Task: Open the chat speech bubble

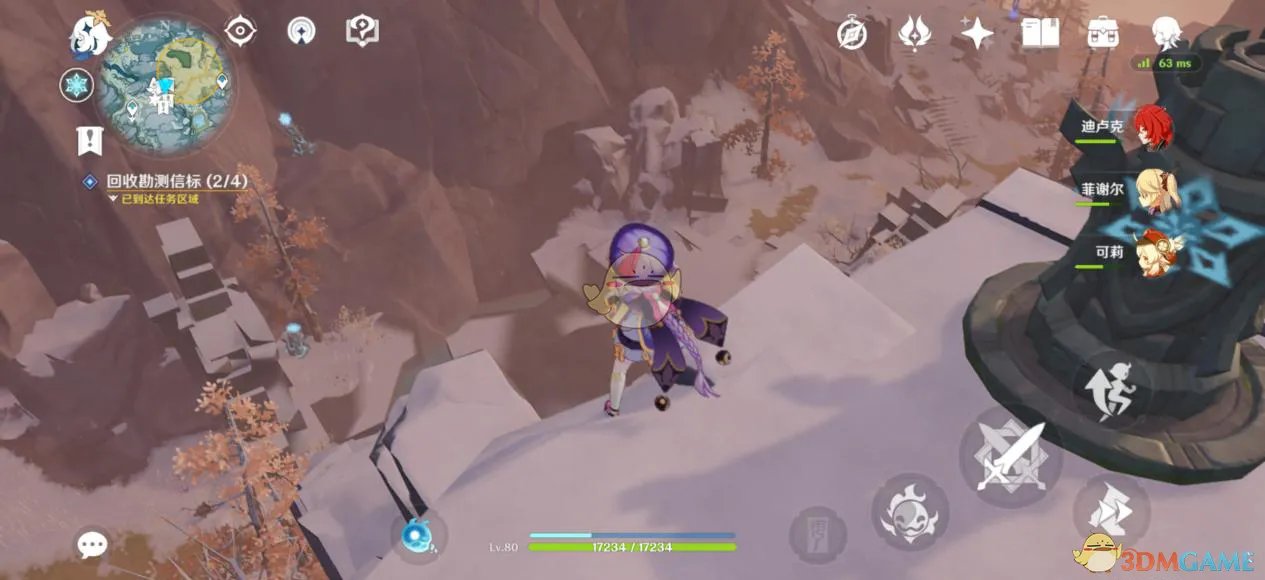Action: pyautogui.click(x=92, y=545)
